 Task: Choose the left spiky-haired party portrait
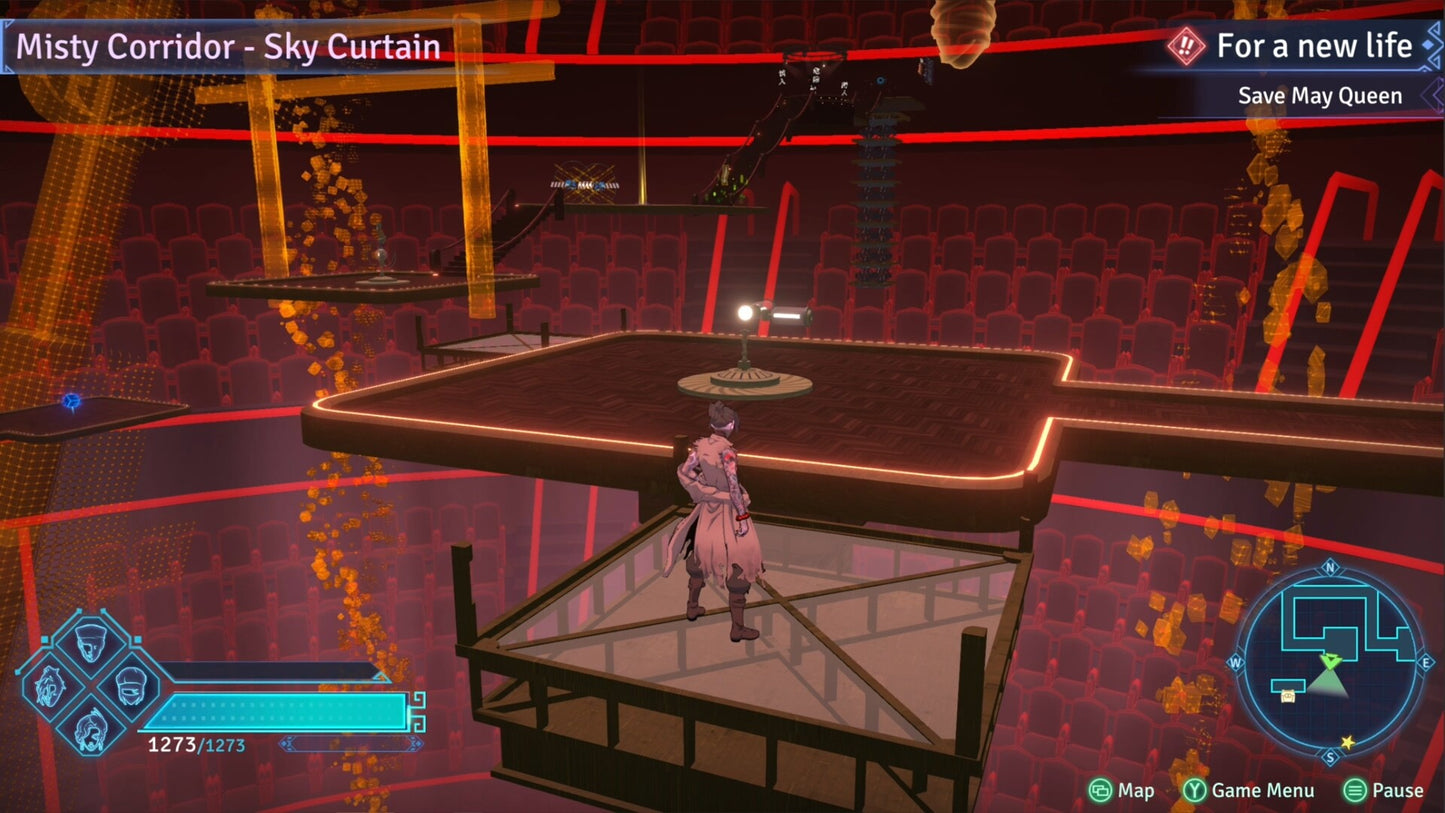[48, 686]
